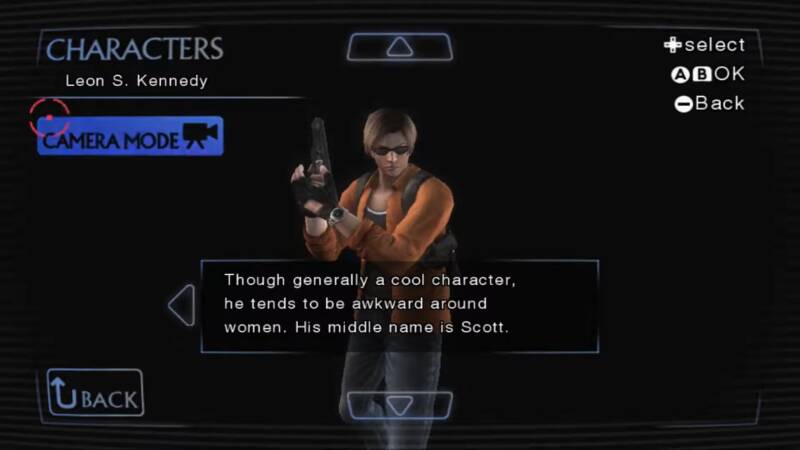
Task: Select the left arrow beside the description box
Action: click(182, 306)
